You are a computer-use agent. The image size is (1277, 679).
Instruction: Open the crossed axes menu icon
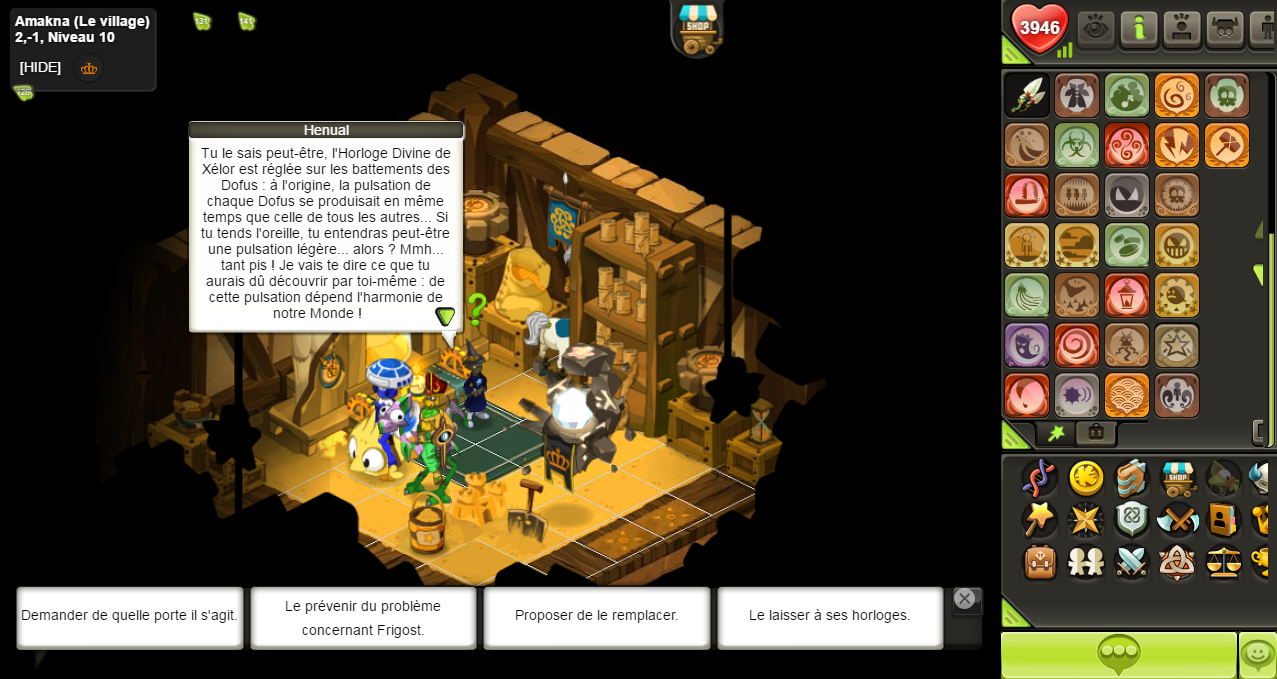1178,520
